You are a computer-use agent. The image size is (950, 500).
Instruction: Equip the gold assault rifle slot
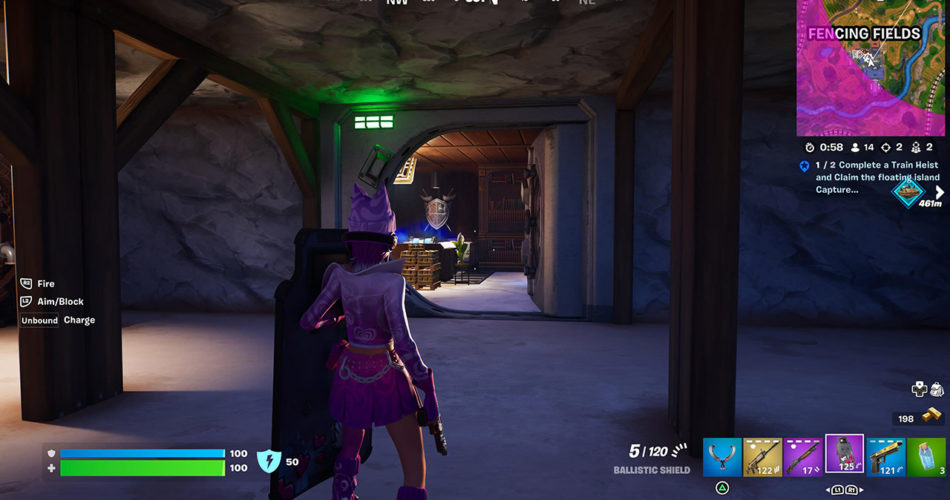(x=763, y=456)
